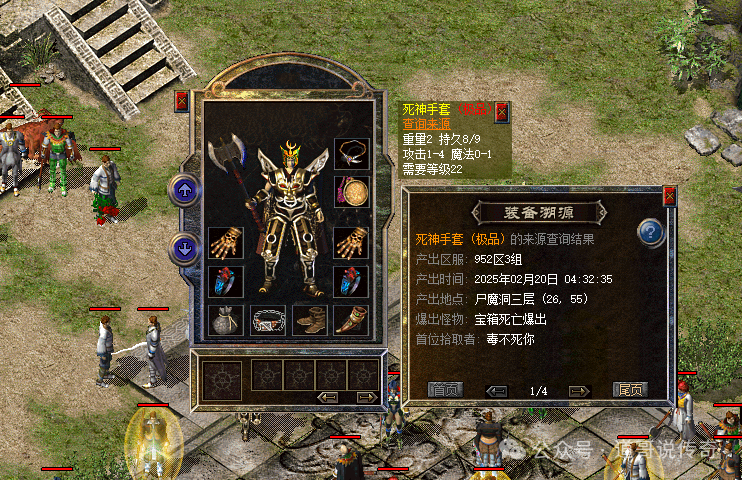The width and height of the screenshot is (742, 480).
Task: Go to the previous source record page
Action: pos(497,391)
